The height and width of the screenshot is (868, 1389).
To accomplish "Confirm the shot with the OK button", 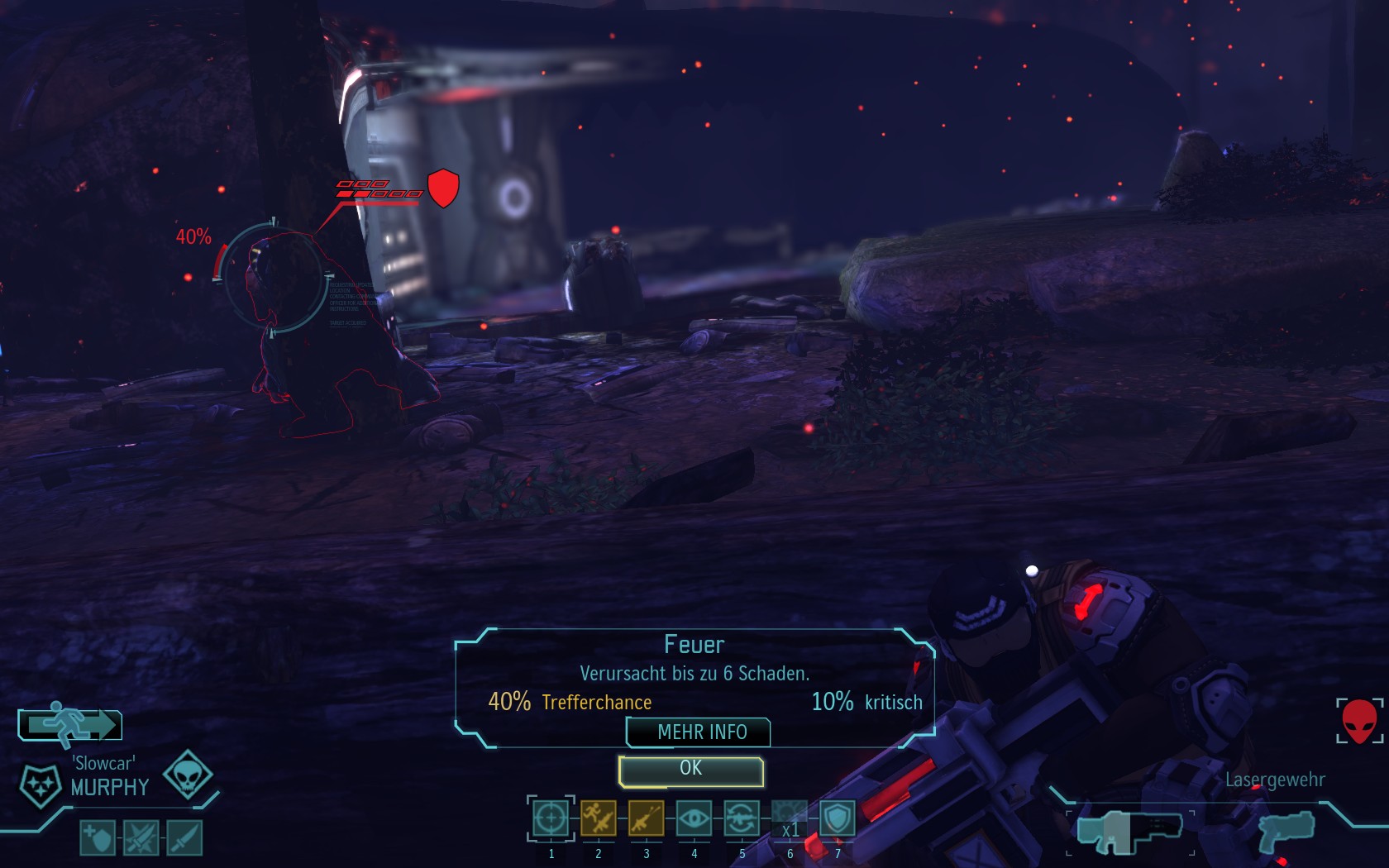I will (690, 770).
